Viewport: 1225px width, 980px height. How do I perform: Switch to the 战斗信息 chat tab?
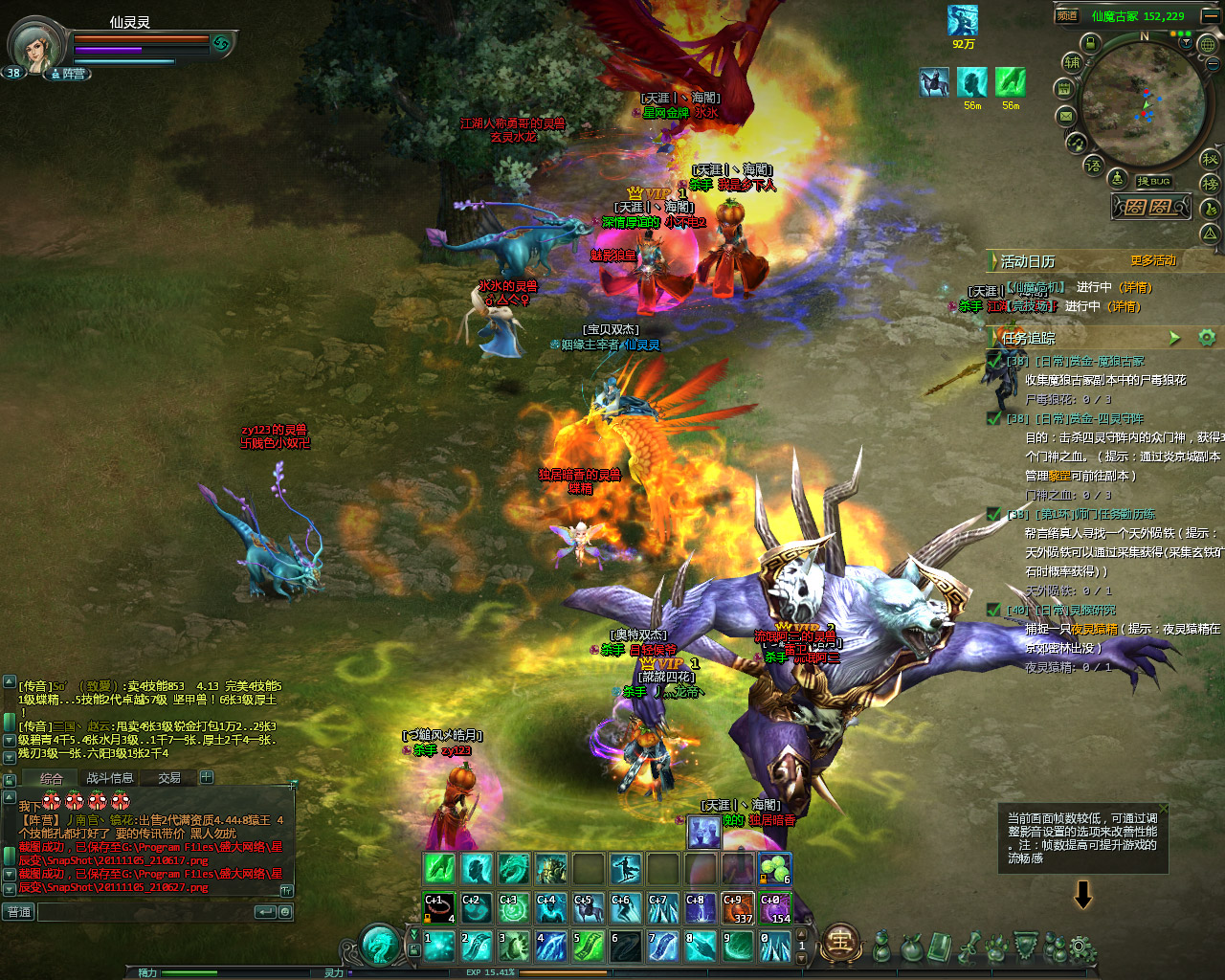click(x=110, y=778)
